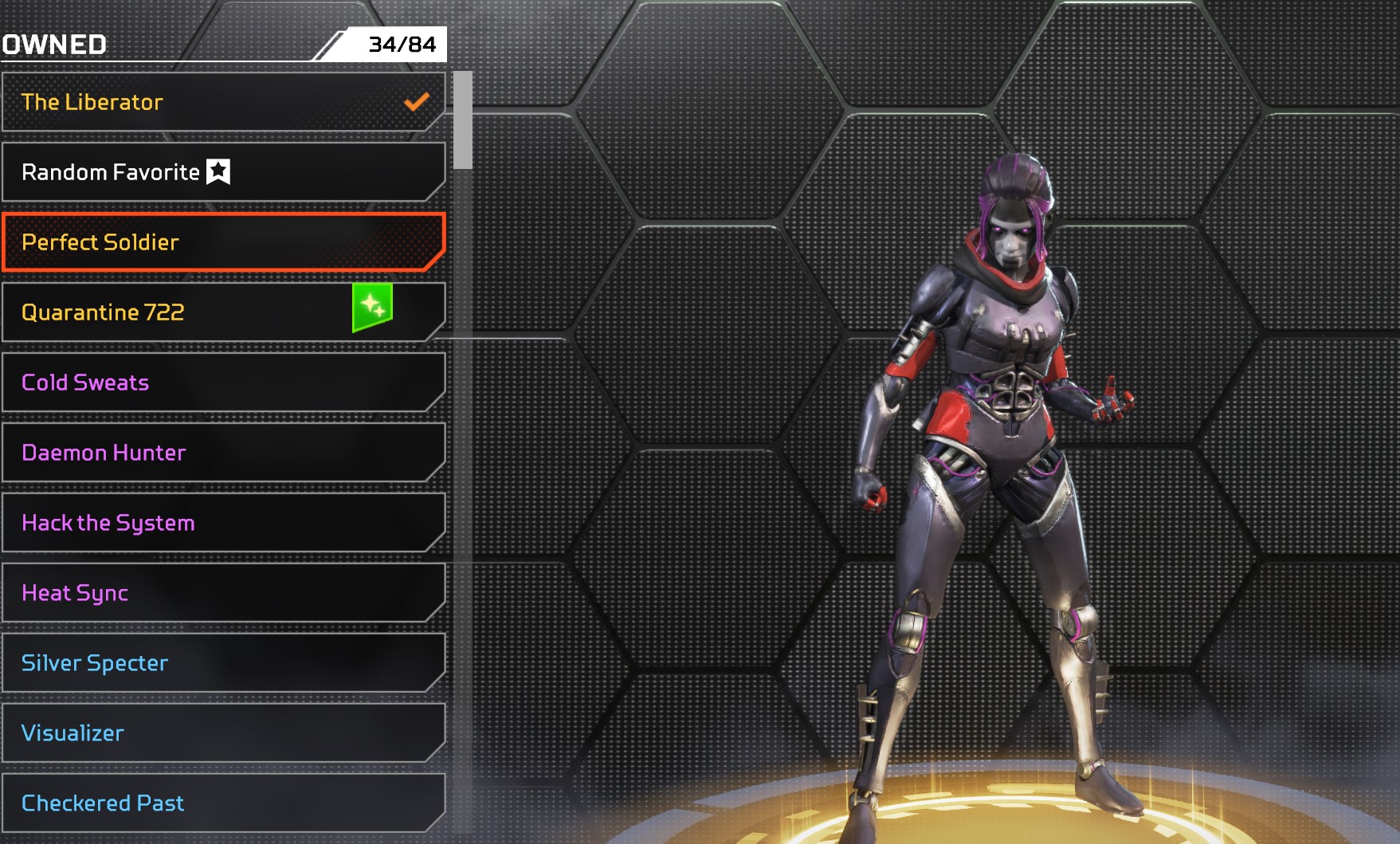The height and width of the screenshot is (844, 1400).
Task: Pick the Heat Sync skin
Action: [223, 593]
